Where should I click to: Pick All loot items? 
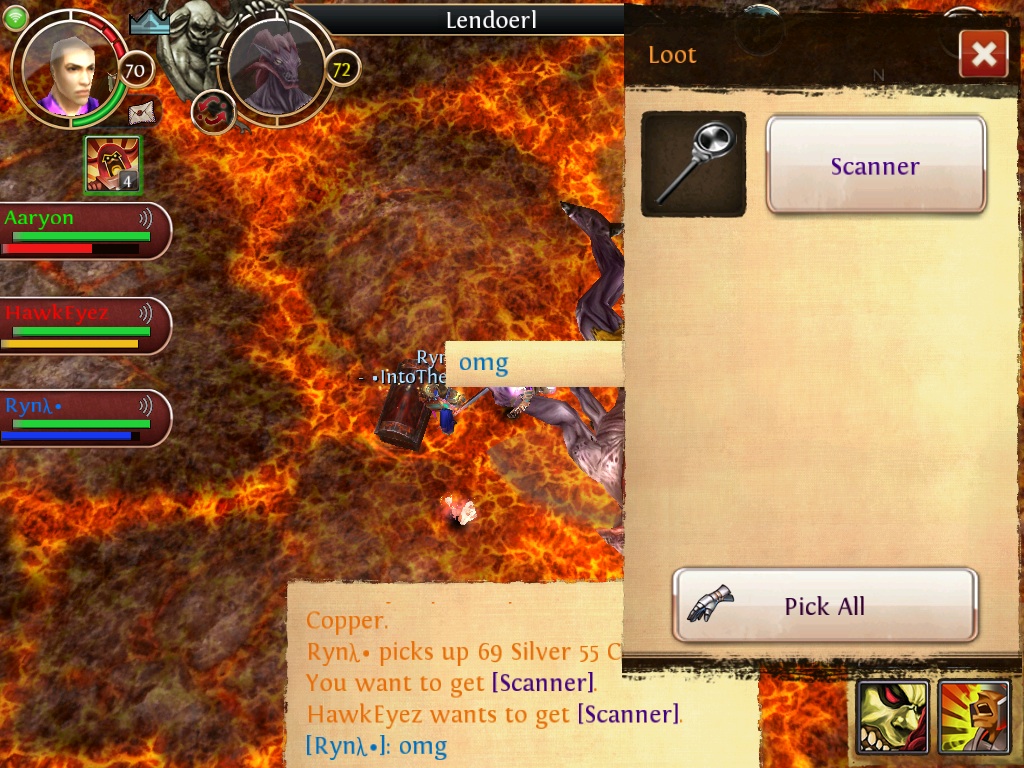(x=825, y=605)
